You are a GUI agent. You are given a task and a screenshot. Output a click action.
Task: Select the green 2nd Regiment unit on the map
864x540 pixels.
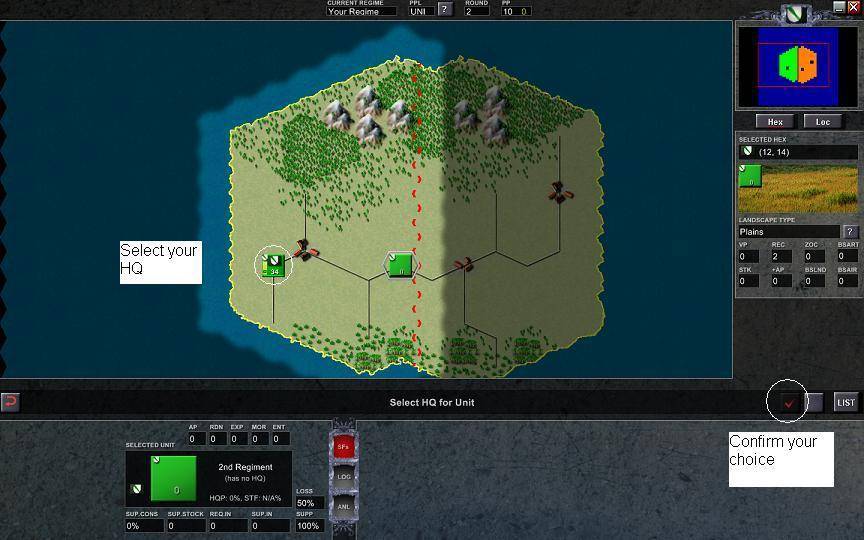click(400, 265)
